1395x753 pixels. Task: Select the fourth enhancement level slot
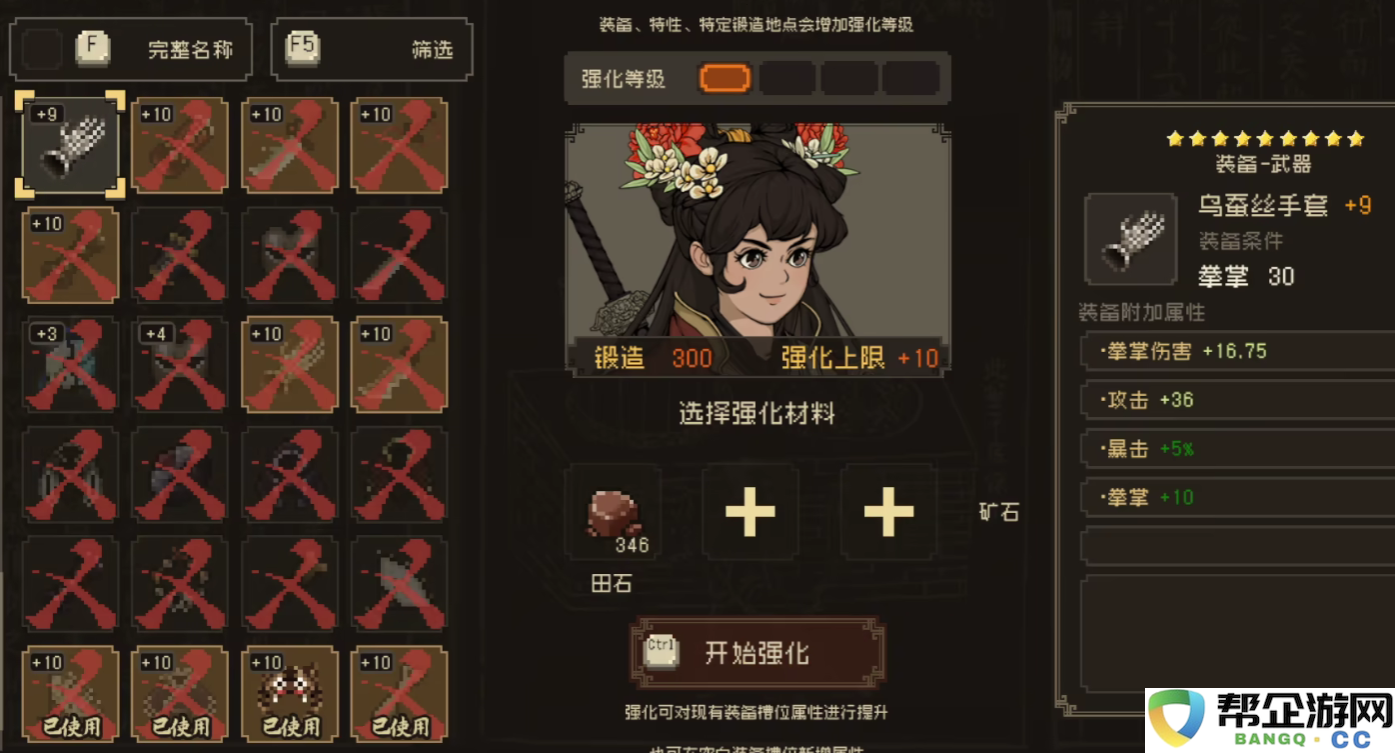click(x=911, y=78)
